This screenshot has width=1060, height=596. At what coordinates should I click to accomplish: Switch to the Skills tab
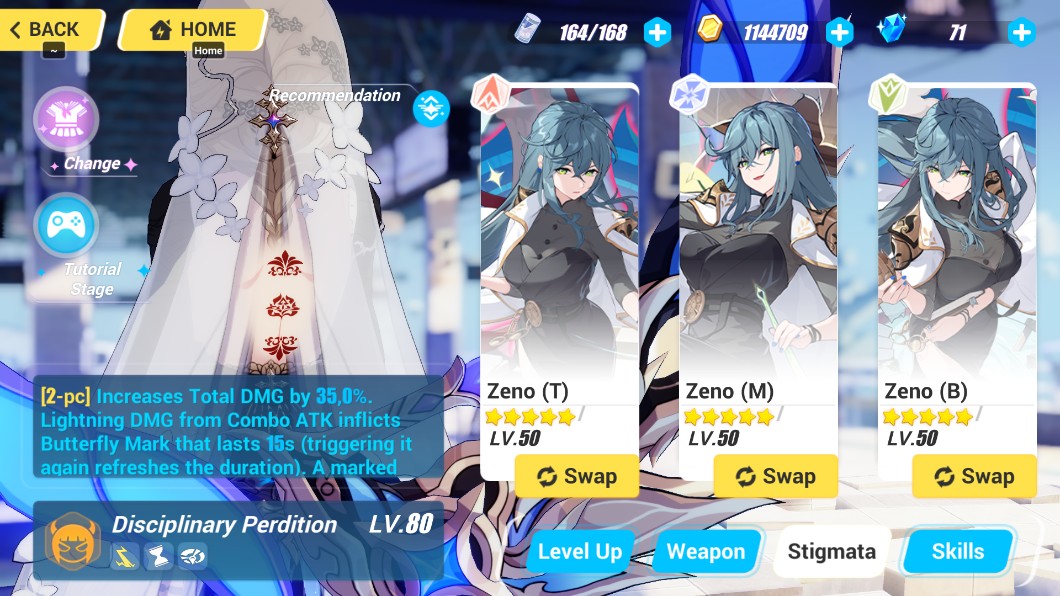point(957,551)
